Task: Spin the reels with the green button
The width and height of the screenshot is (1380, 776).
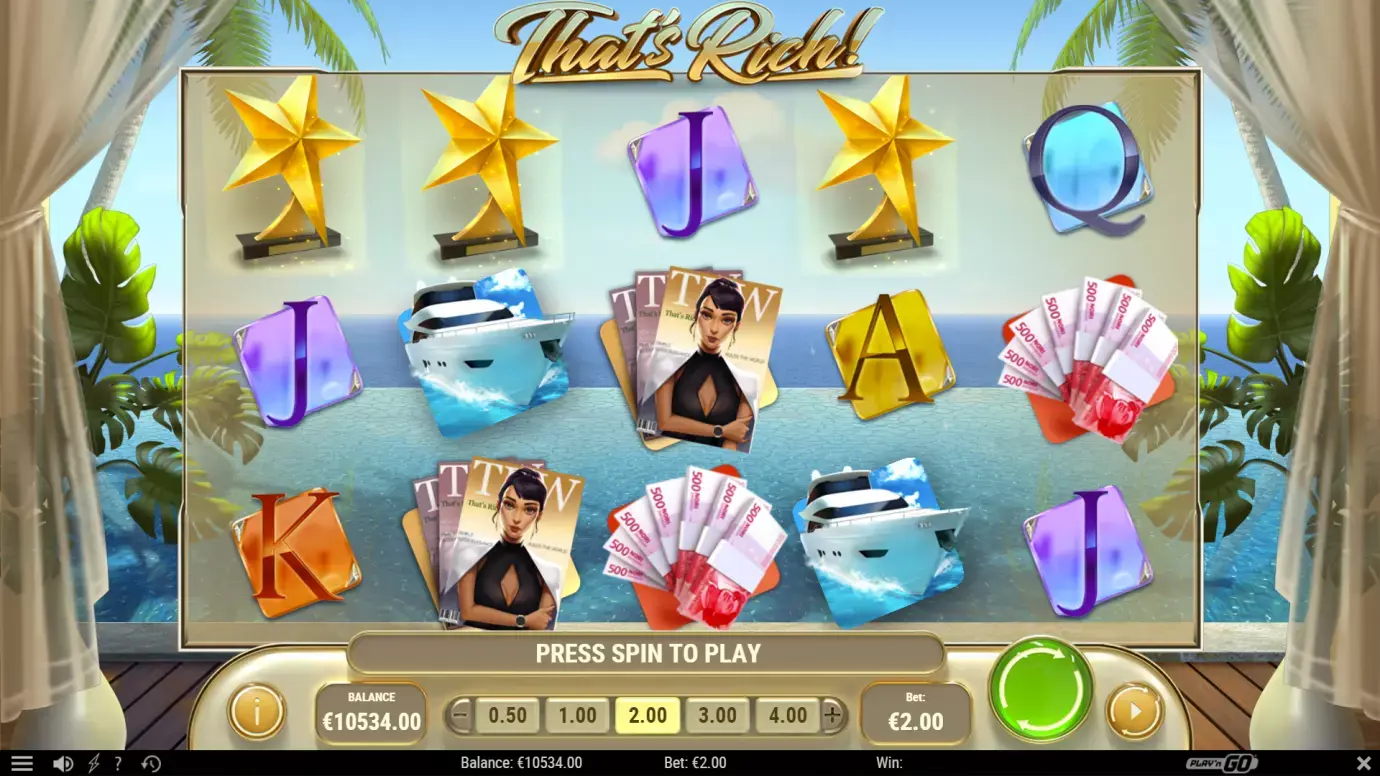Action: tap(1041, 688)
